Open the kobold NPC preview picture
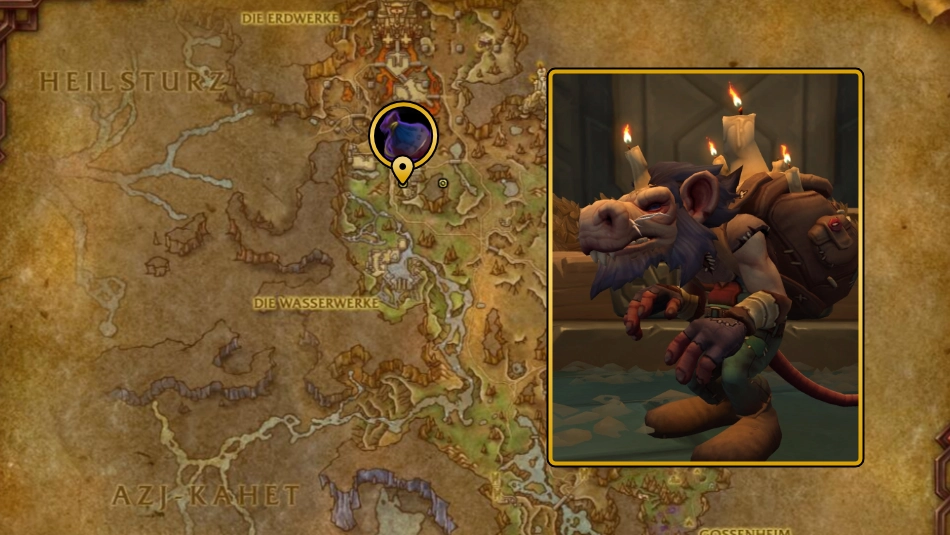 [x=705, y=267]
